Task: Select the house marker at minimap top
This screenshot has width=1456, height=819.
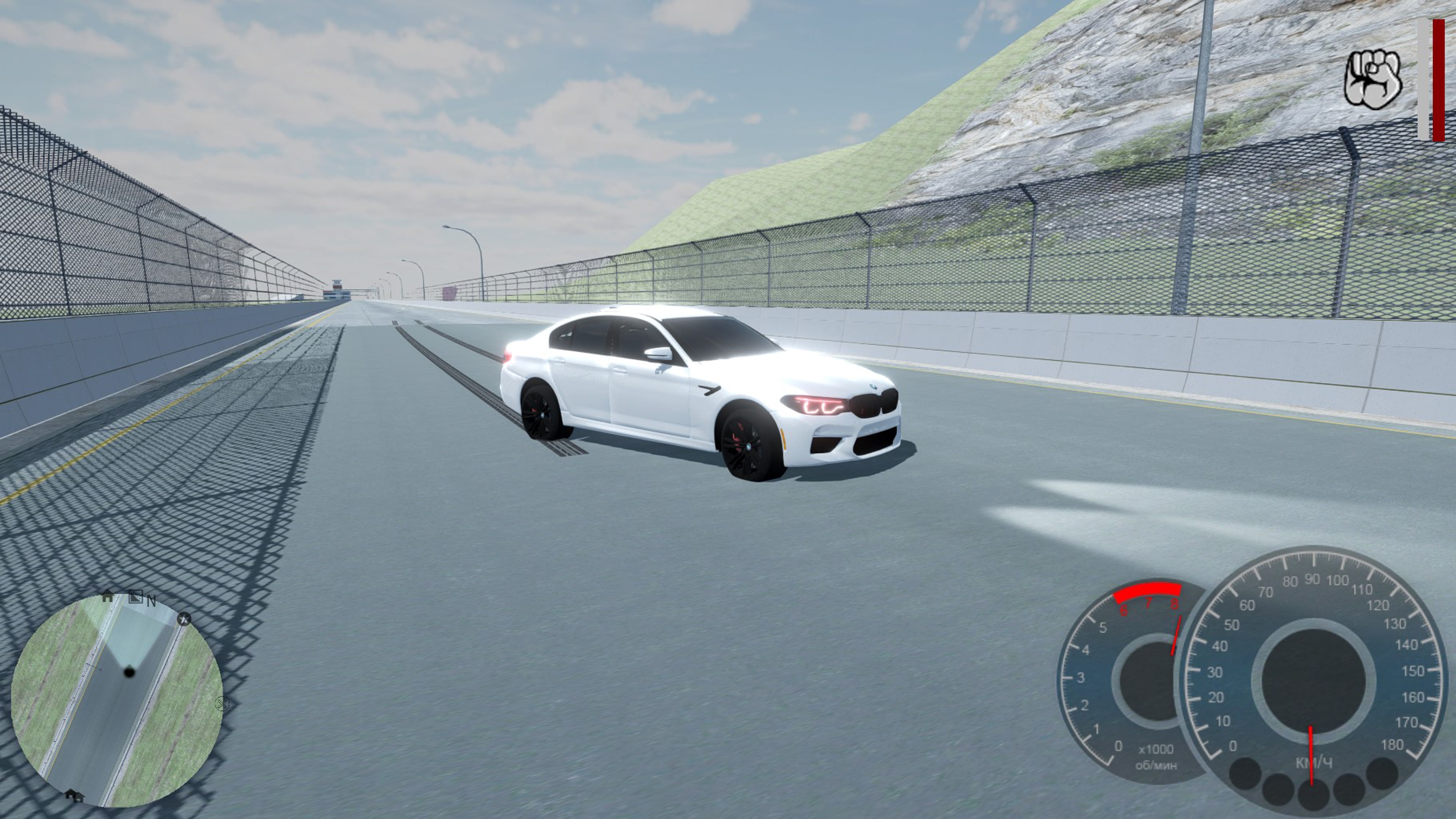Action: click(107, 596)
